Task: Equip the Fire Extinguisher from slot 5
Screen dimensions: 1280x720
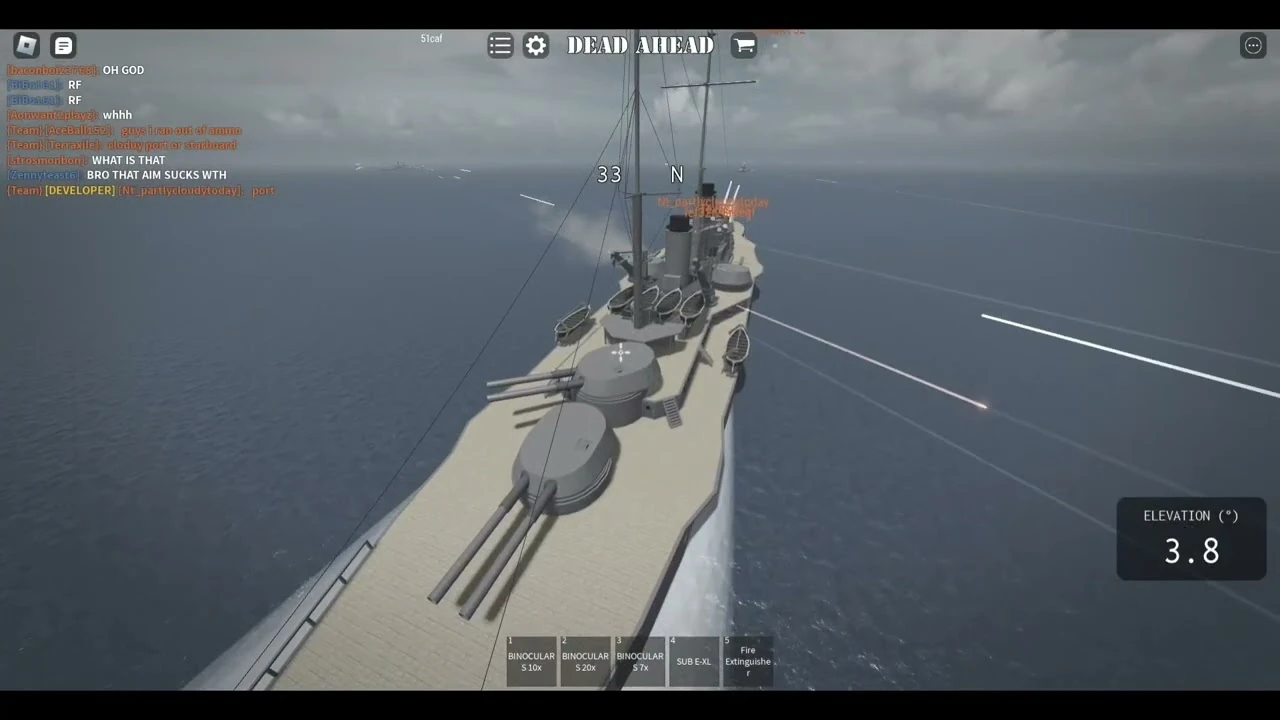Action: tap(747, 660)
